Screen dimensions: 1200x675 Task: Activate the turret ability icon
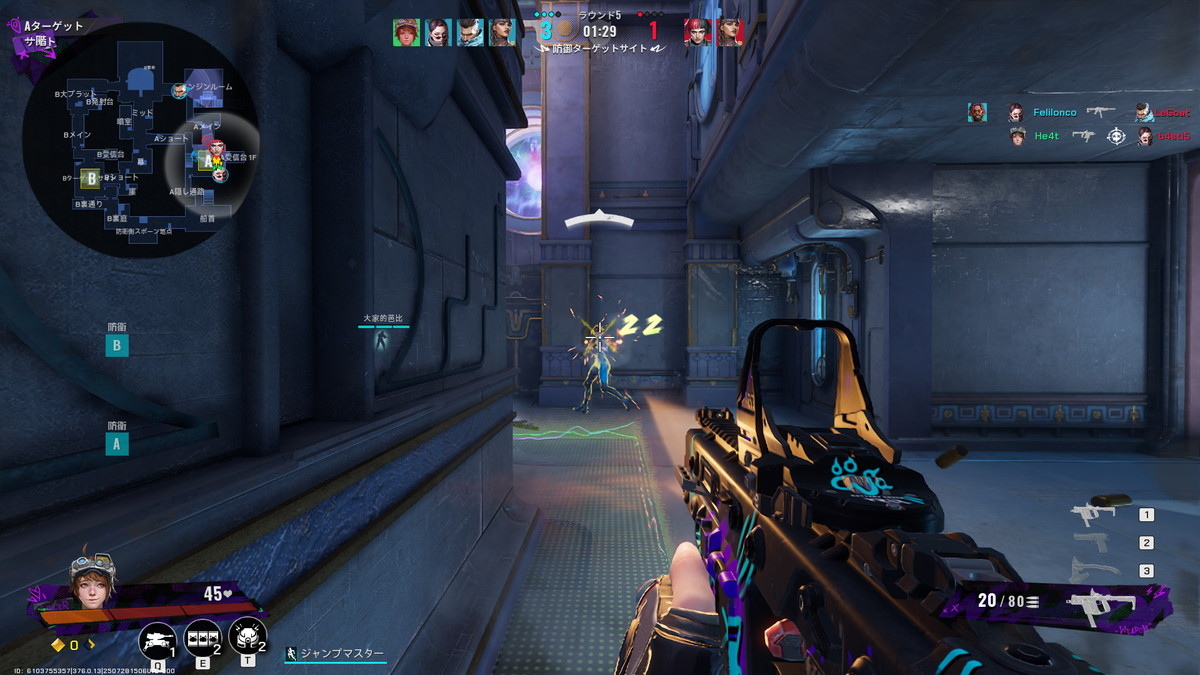(x=157, y=638)
